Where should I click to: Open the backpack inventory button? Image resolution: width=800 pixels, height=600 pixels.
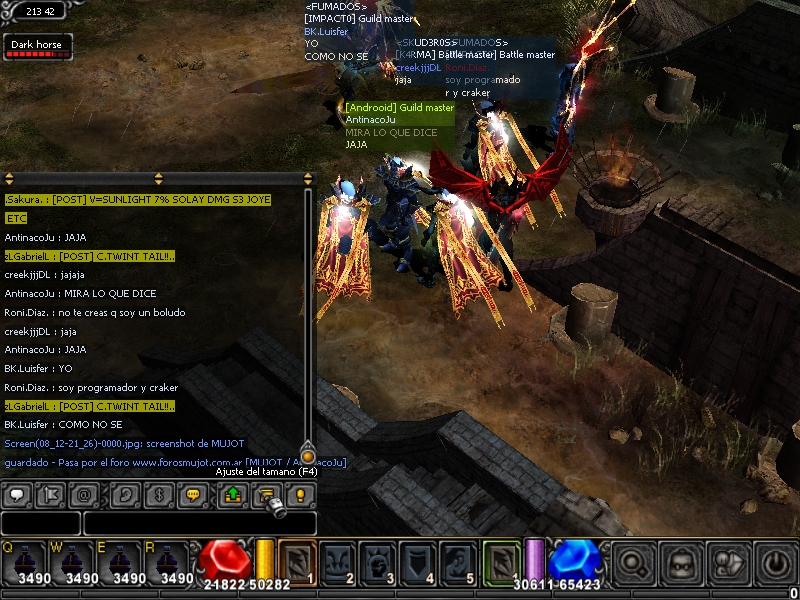(x=681, y=563)
